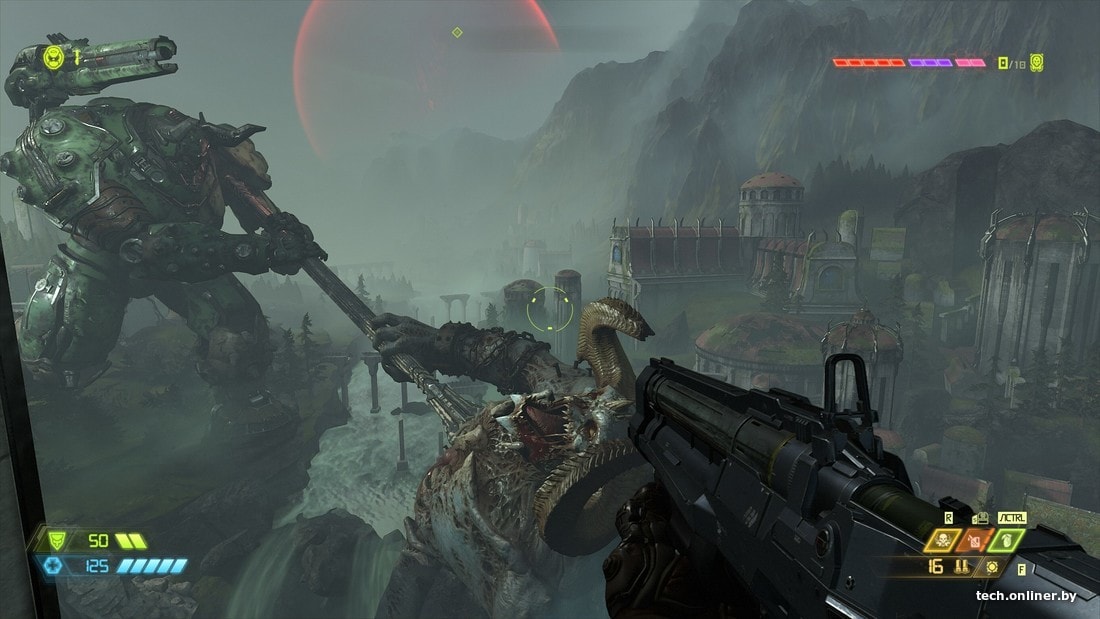Click the diamond objective marker near the red moon
1100x619 pixels.
click(x=457, y=32)
